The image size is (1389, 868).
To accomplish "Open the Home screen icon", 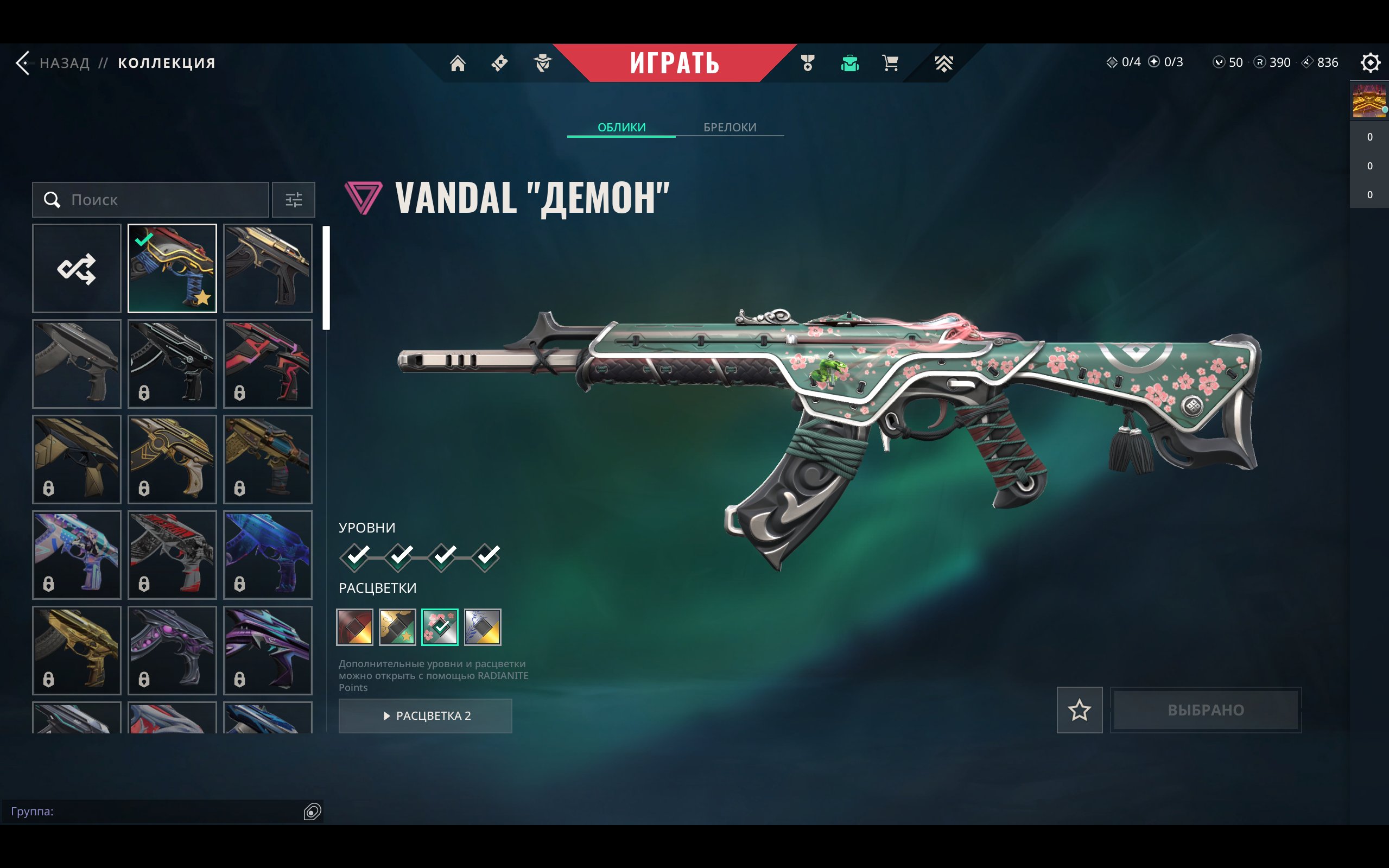I will click(458, 63).
